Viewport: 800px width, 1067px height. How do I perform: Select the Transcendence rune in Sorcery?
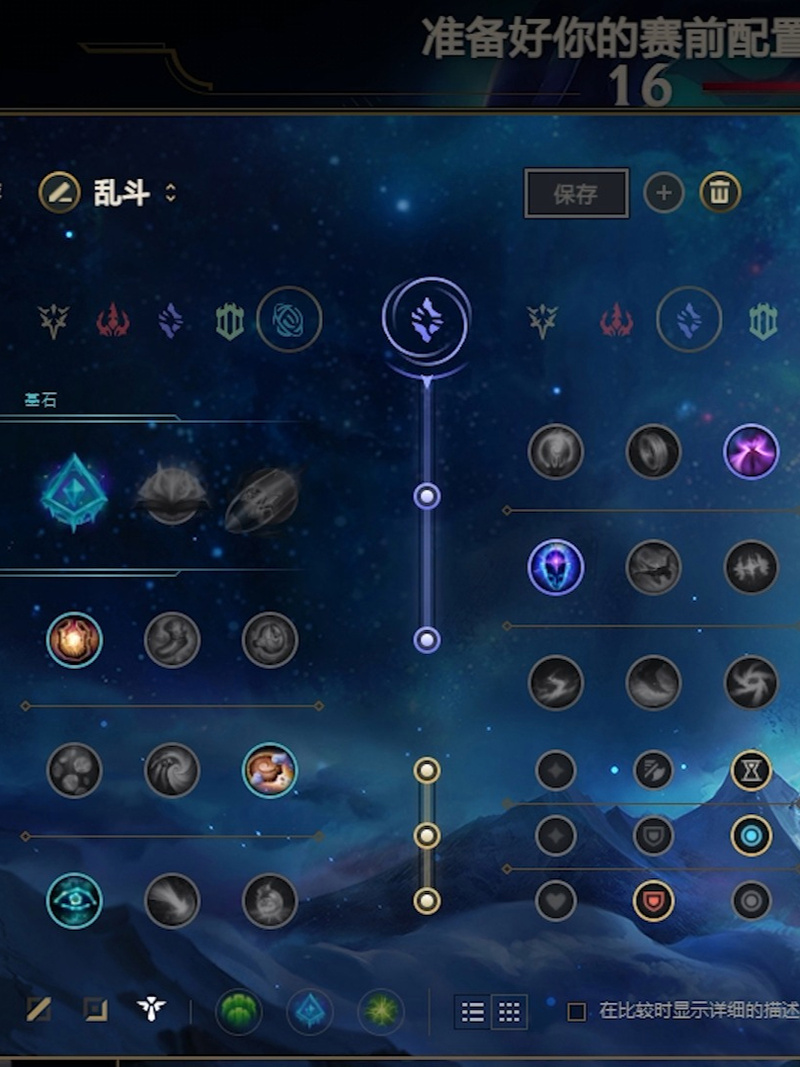click(x=555, y=567)
